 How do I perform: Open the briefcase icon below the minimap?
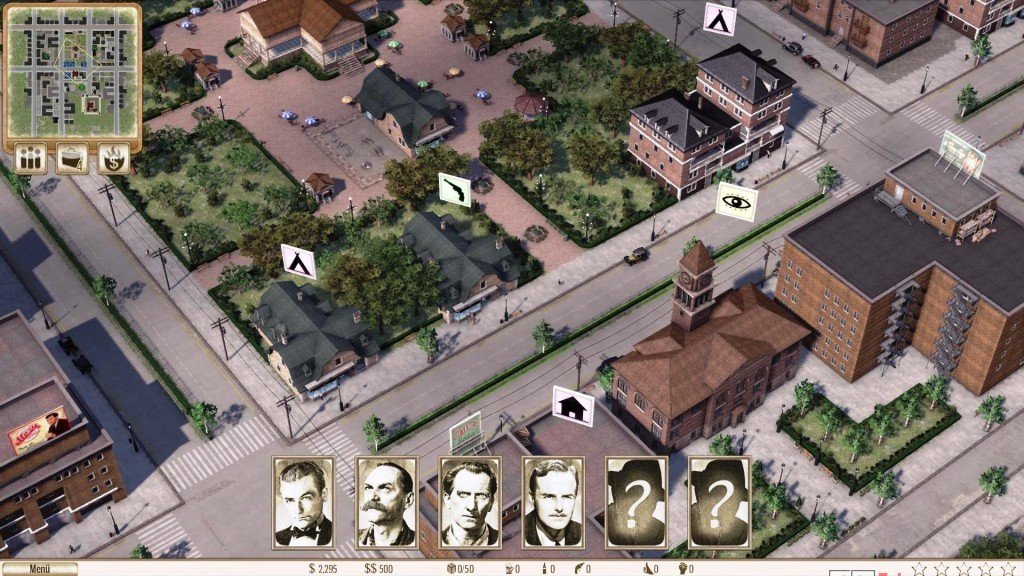pos(71,158)
